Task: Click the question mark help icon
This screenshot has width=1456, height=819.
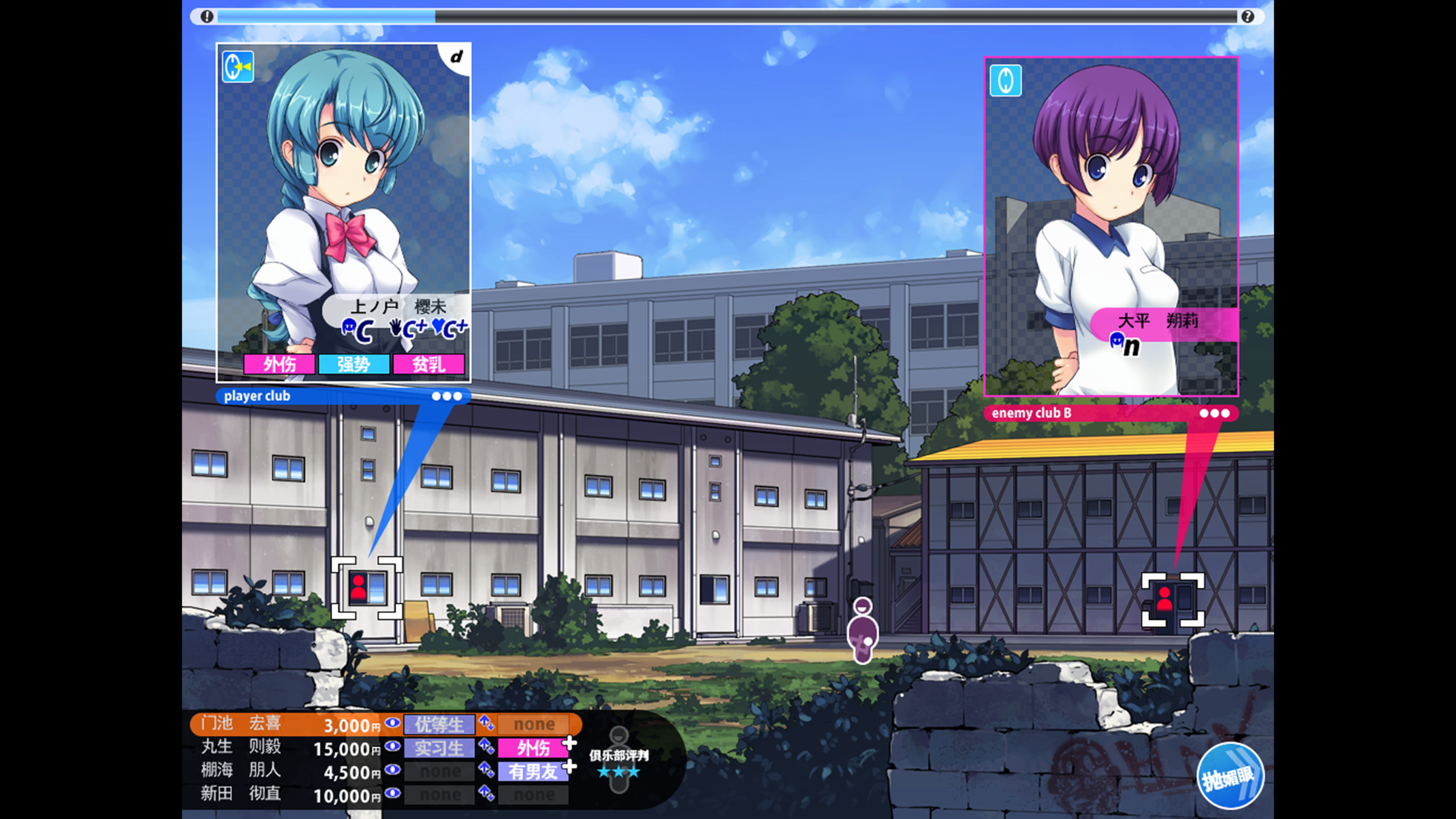Action: (x=1247, y=16)
